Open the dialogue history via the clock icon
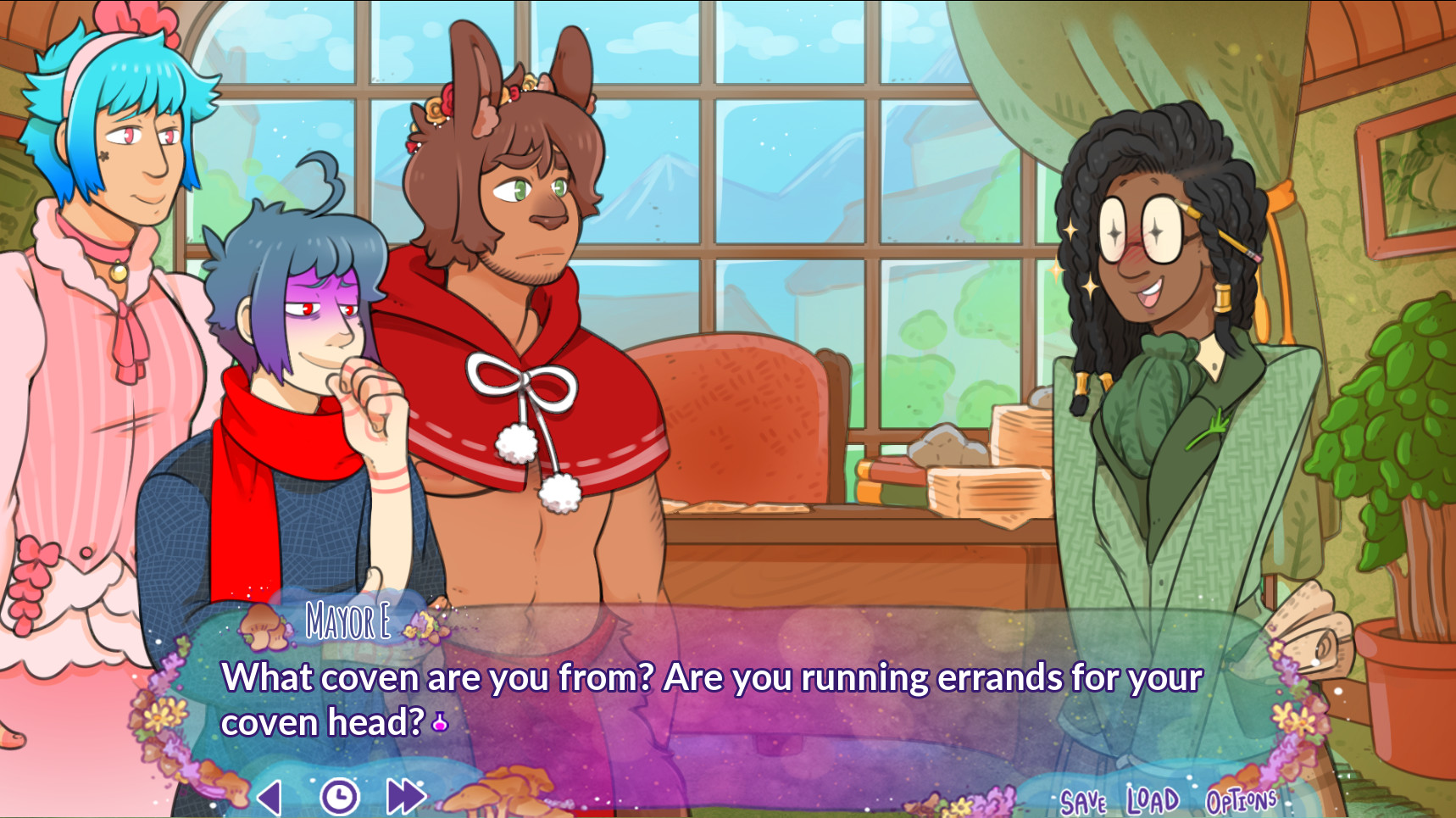 [x=339, y=795]
